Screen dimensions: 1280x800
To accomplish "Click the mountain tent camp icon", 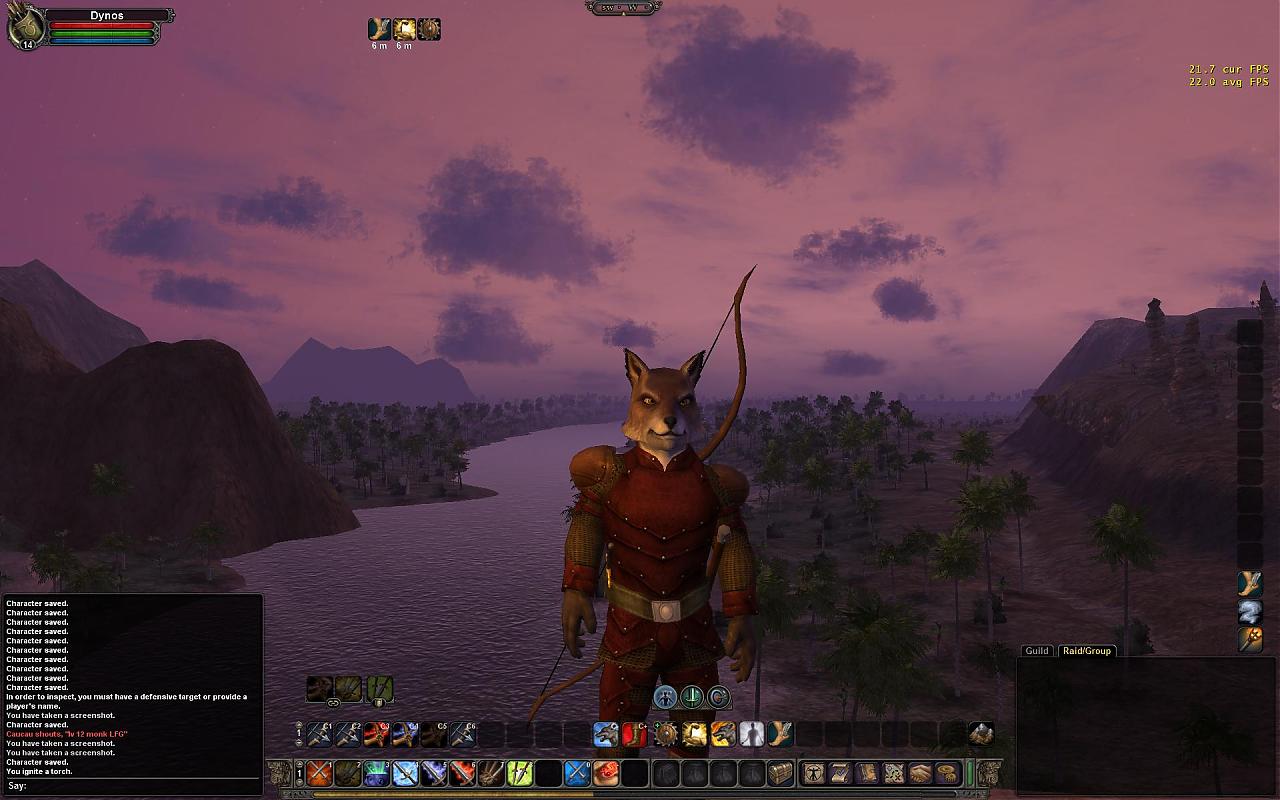I will [x=981, y=734].
